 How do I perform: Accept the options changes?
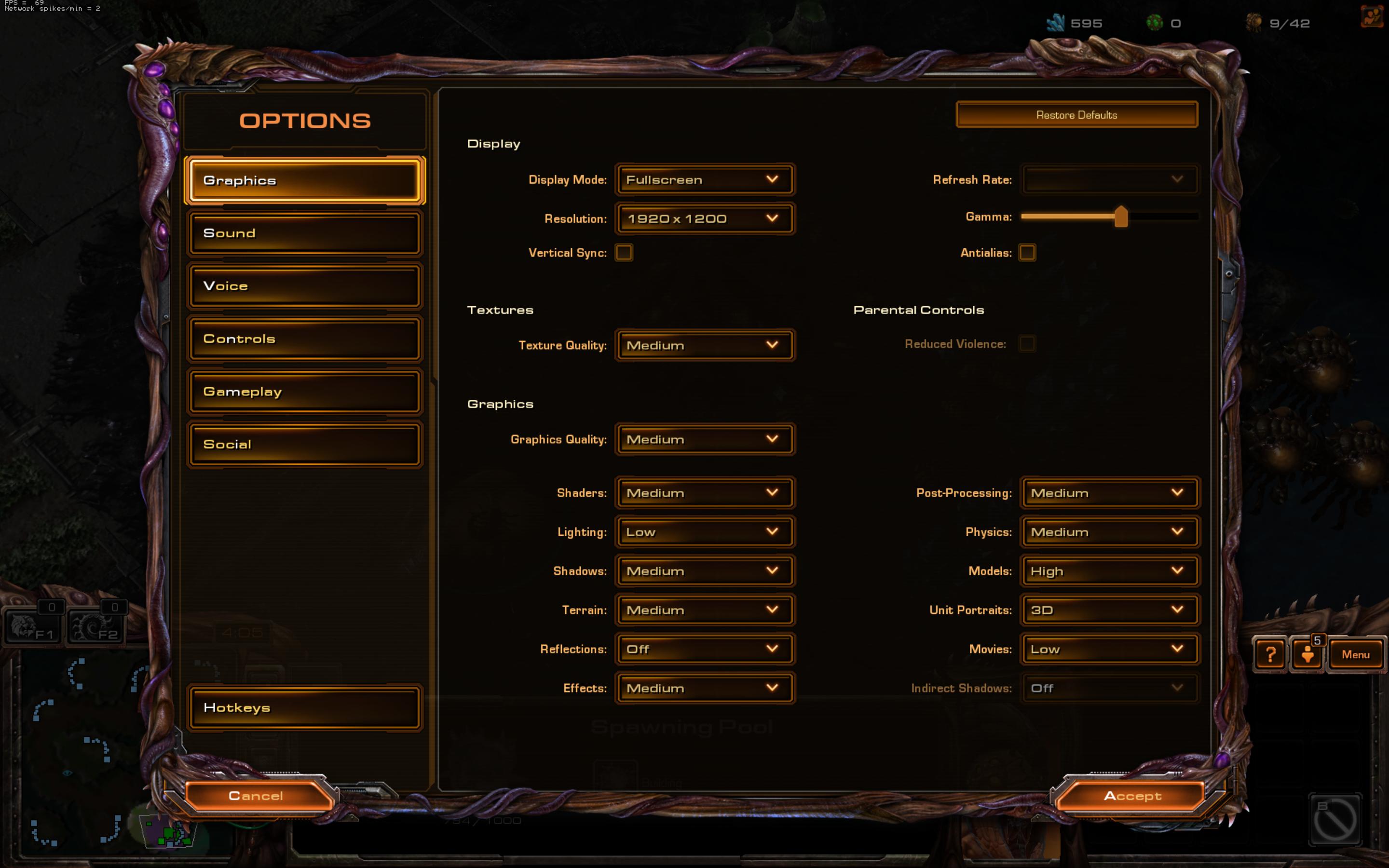click(x=1132, y=796)
